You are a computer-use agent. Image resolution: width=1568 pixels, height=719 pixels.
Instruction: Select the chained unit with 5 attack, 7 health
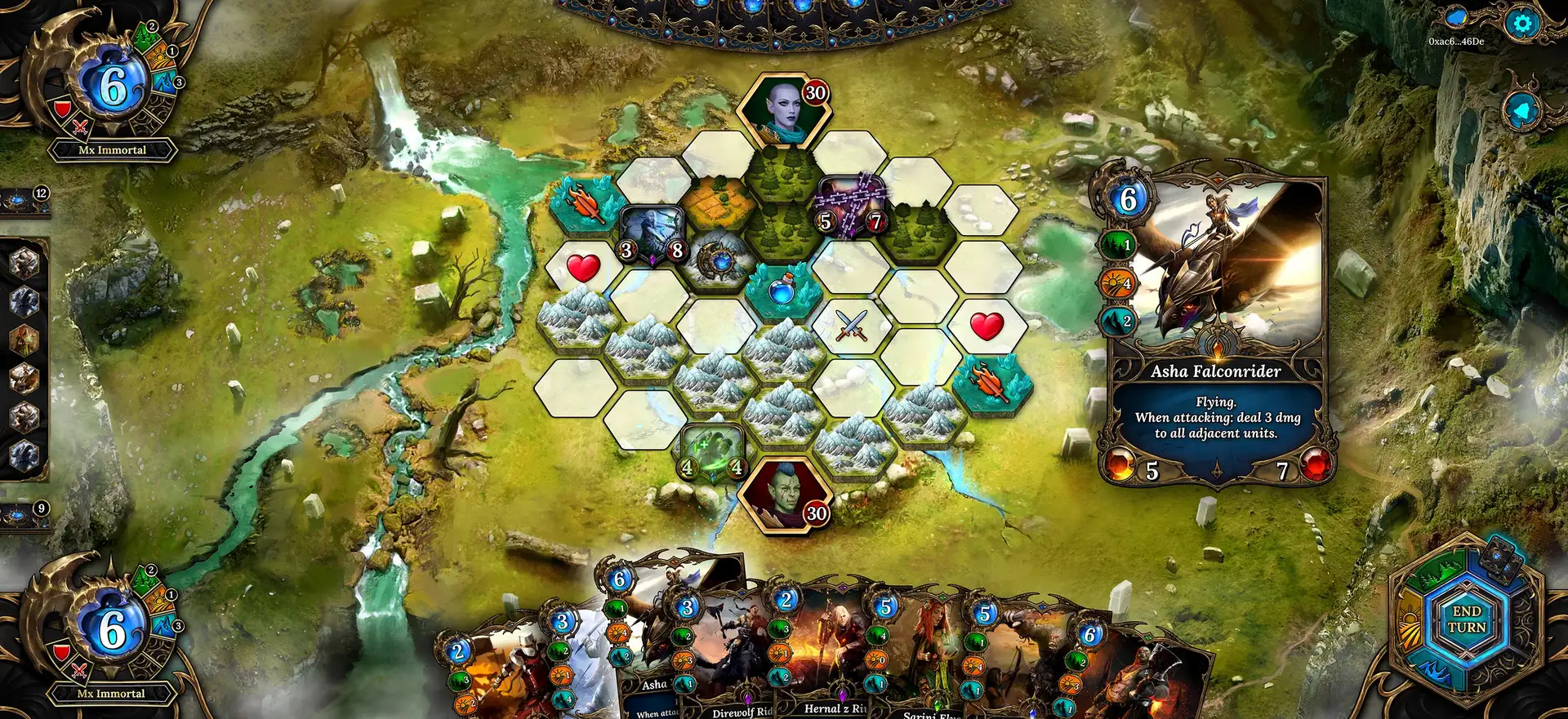click(x=851, y=204)
